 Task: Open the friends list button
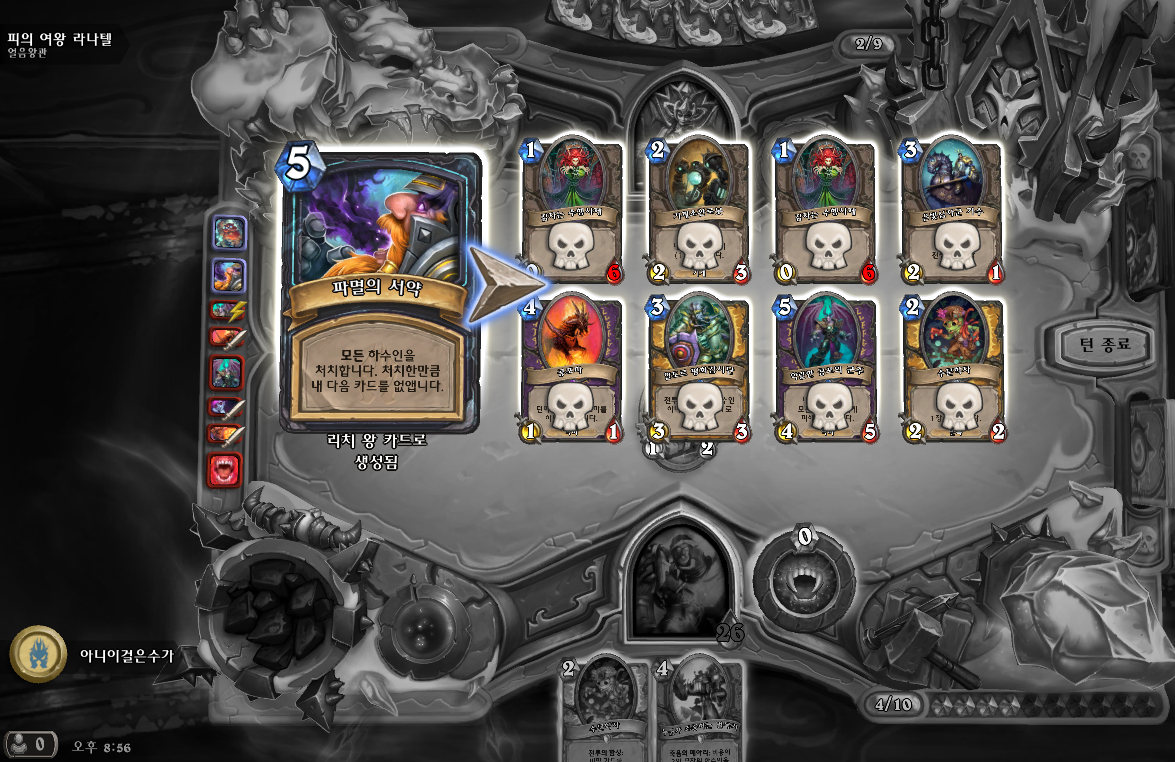29,744
